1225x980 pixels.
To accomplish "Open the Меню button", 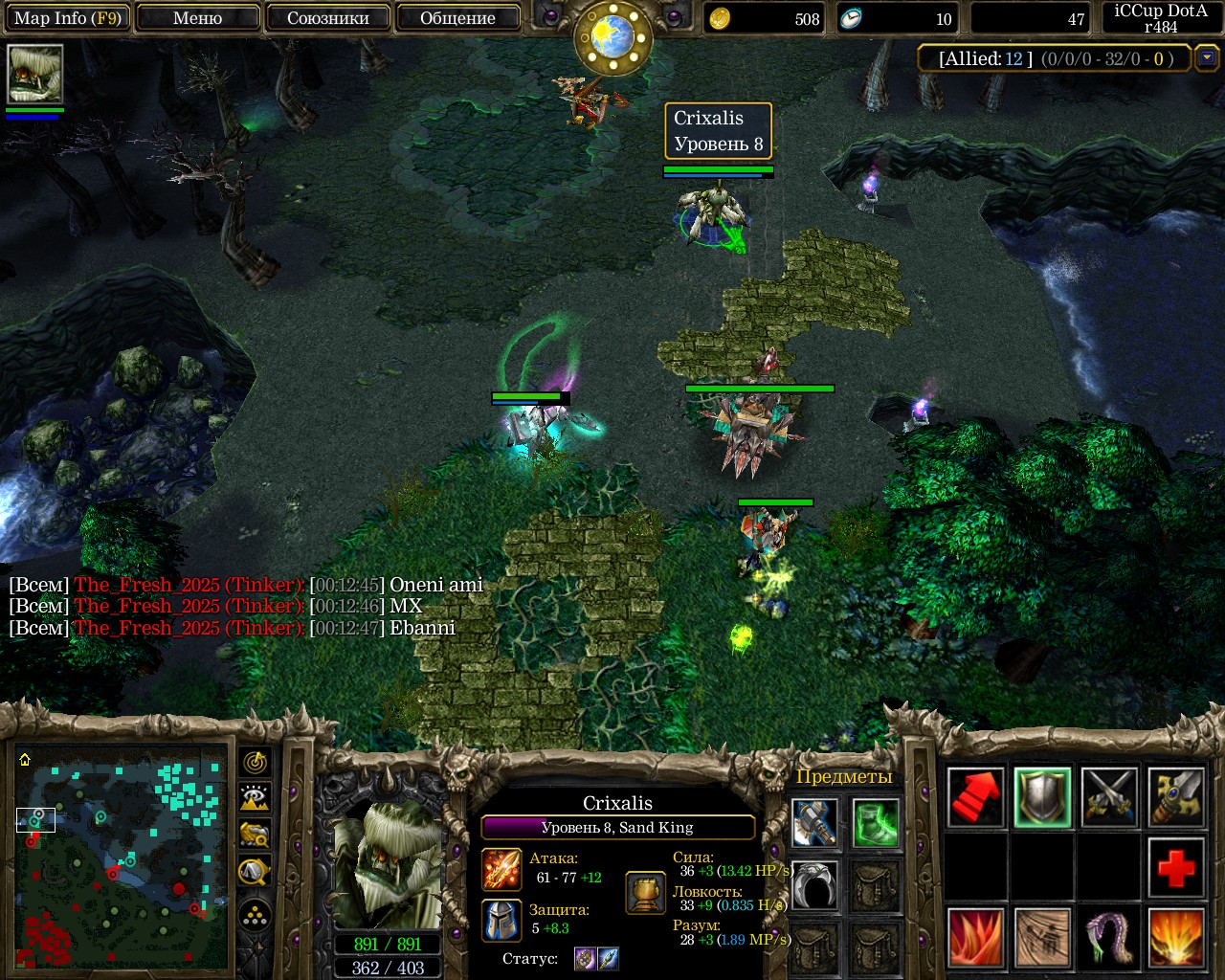I will click(198, 18).
